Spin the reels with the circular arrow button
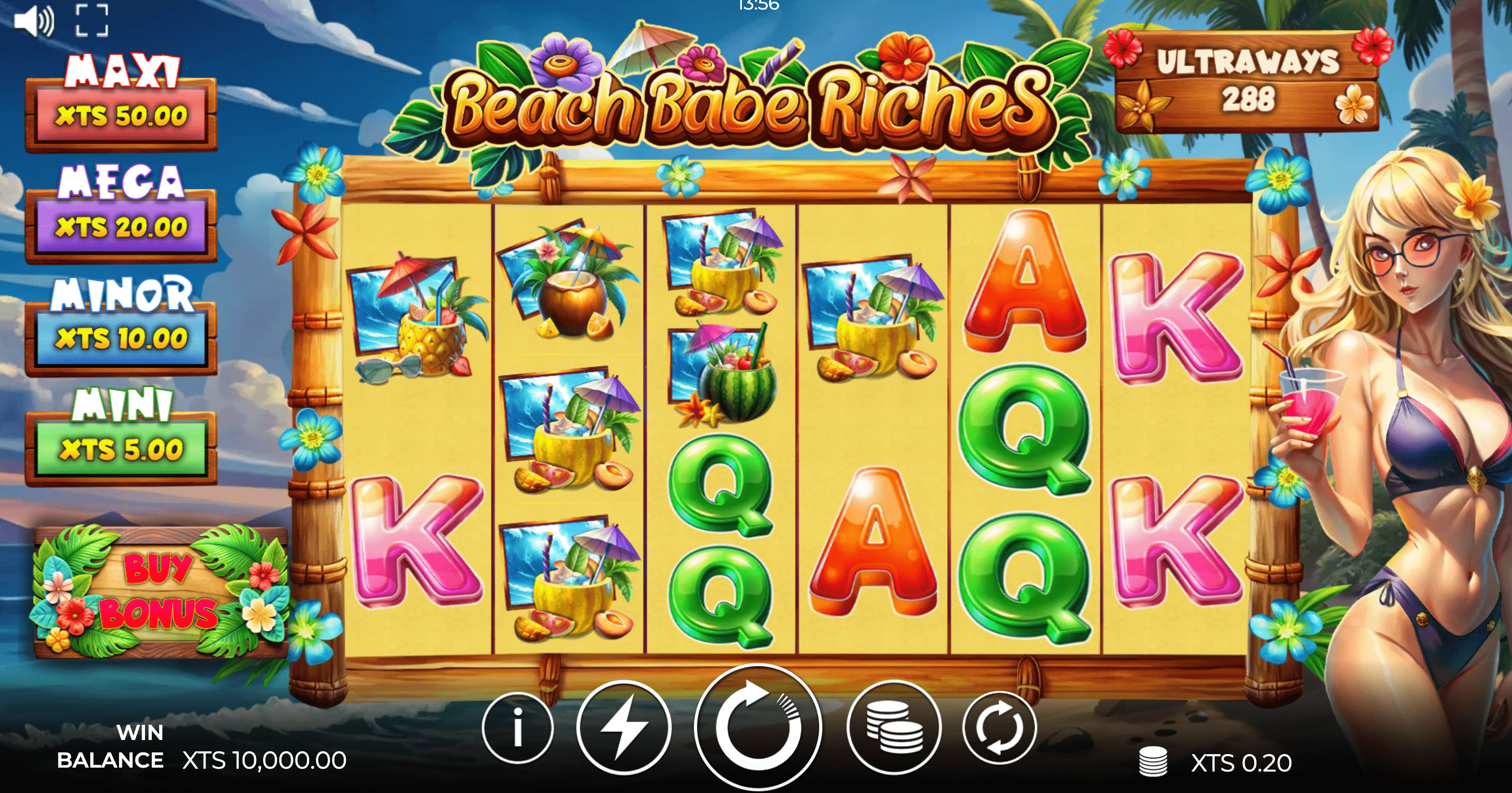The image size is (1512, 793). click(757, 728)
